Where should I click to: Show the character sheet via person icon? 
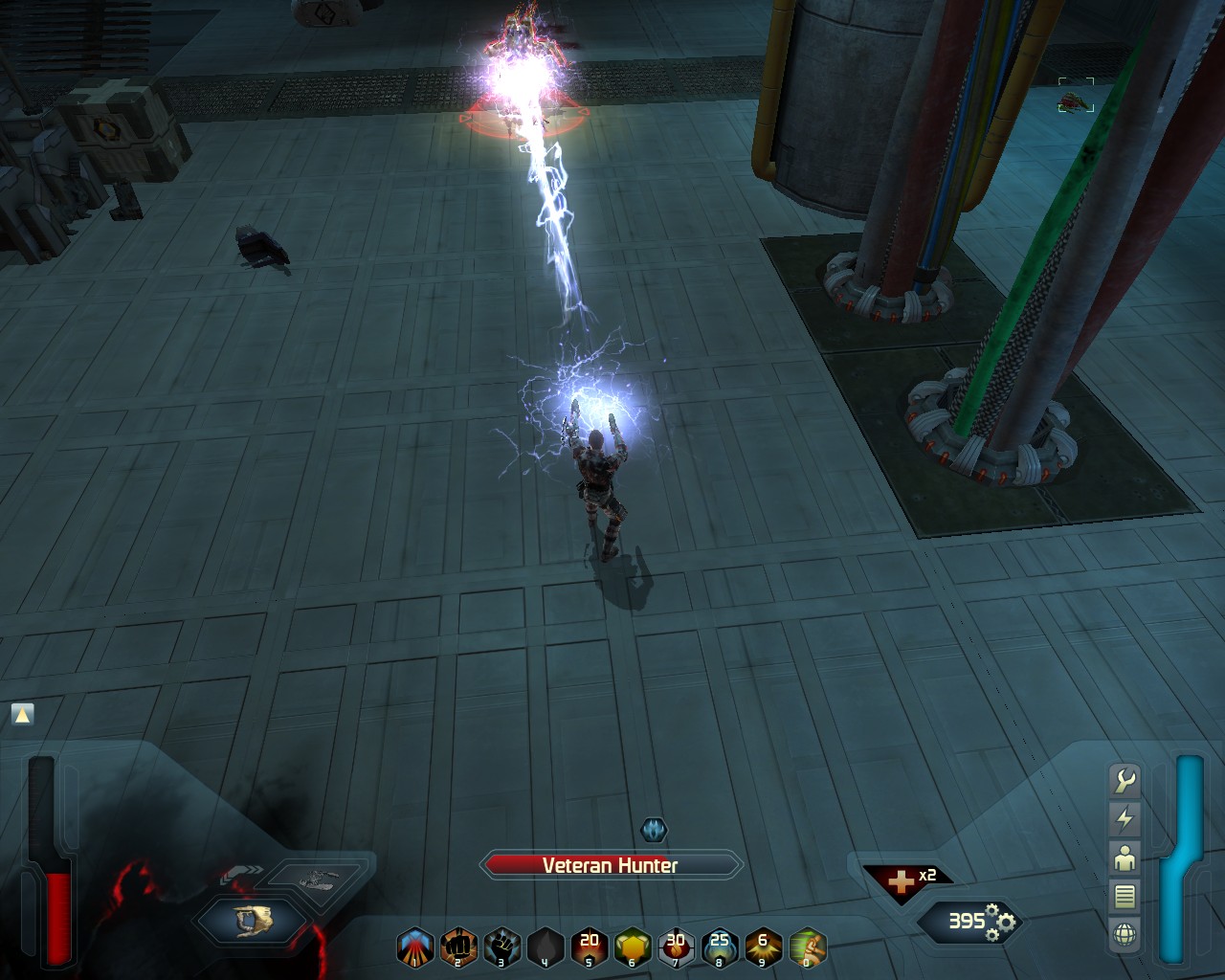[x=1125, y=857]
